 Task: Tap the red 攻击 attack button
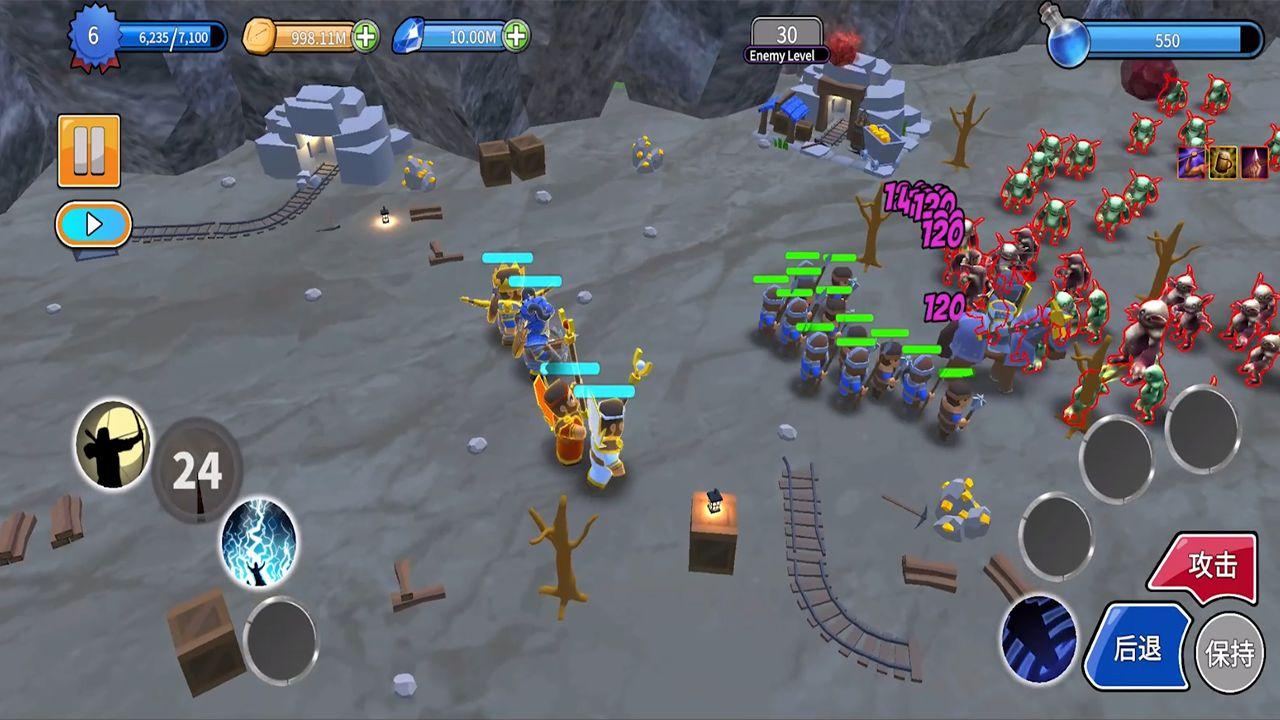[1206, 566]
